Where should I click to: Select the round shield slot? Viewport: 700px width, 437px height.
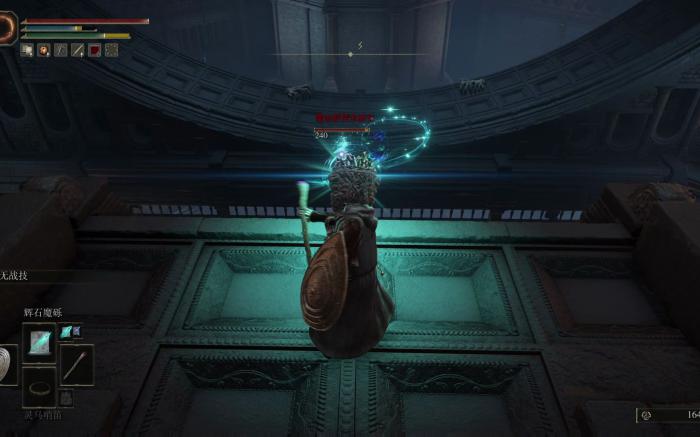click(x=7, y=364)
